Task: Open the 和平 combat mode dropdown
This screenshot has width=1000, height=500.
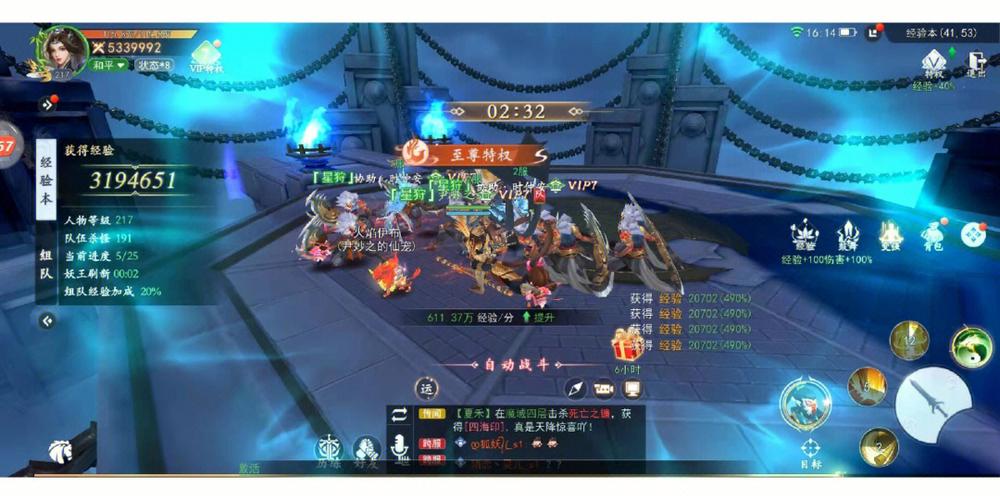Action: (x=109, y=65)
